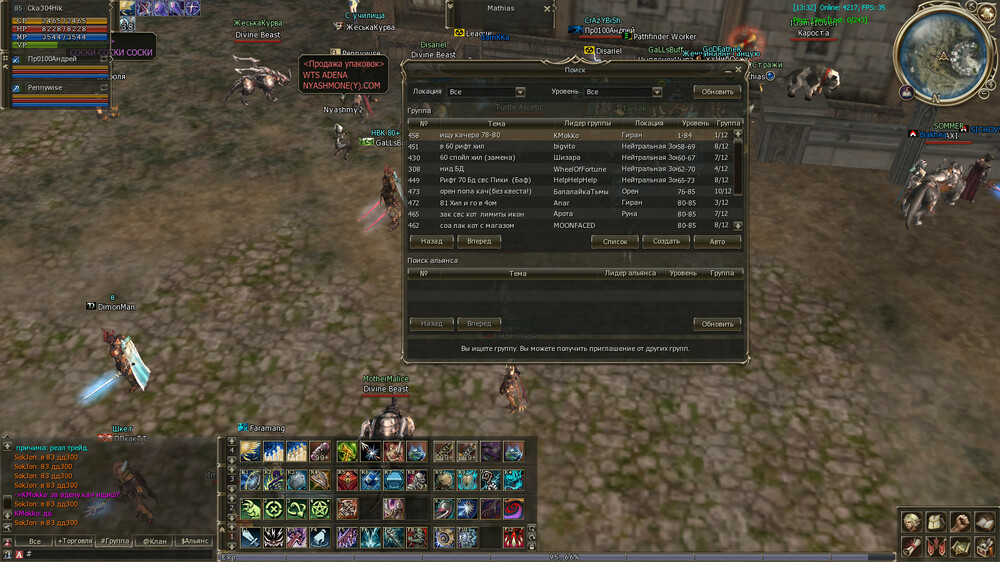The width and height of the screenshot is (1000, 562).
Task: Click the chat message input field
Action: pyautogui.click(x=120, y=554)
